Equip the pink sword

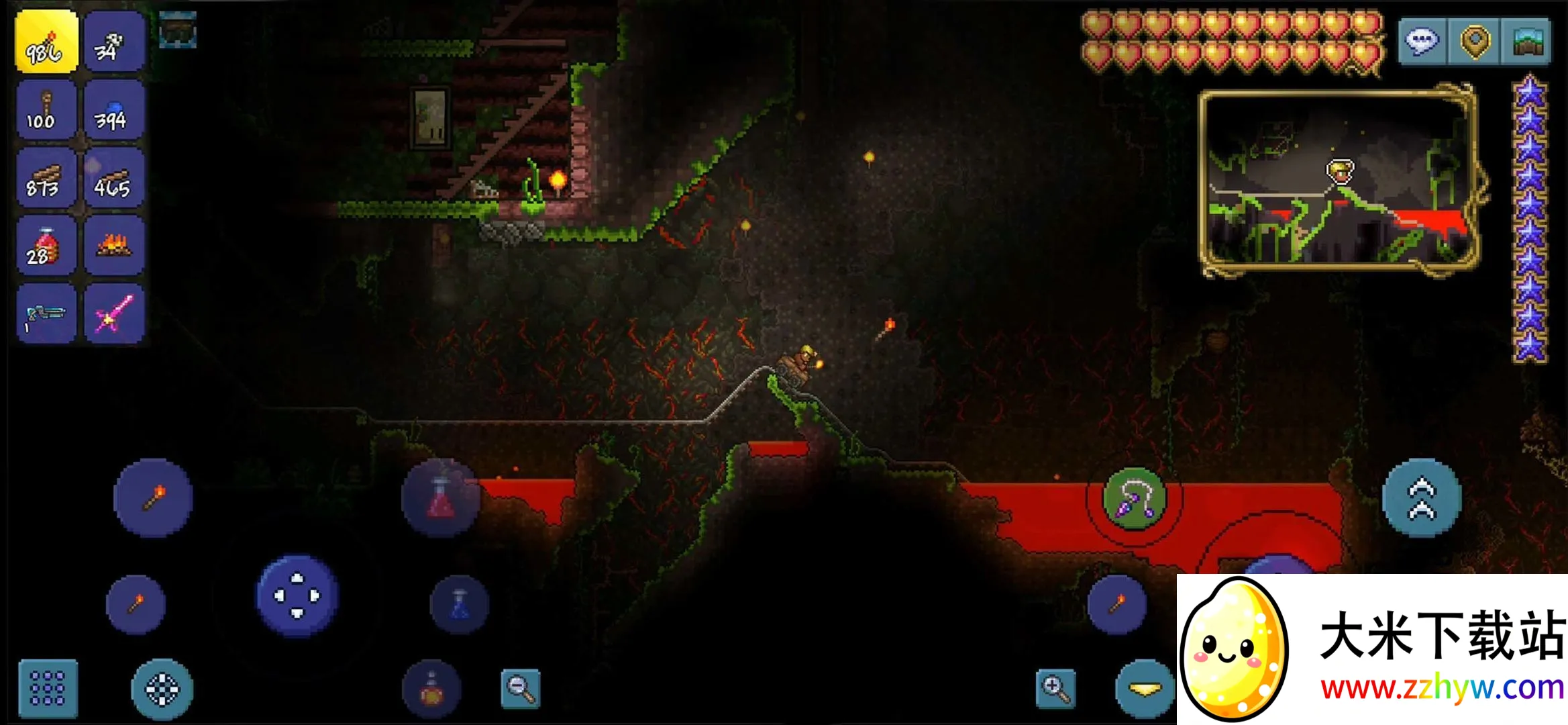tap(113, 314)
